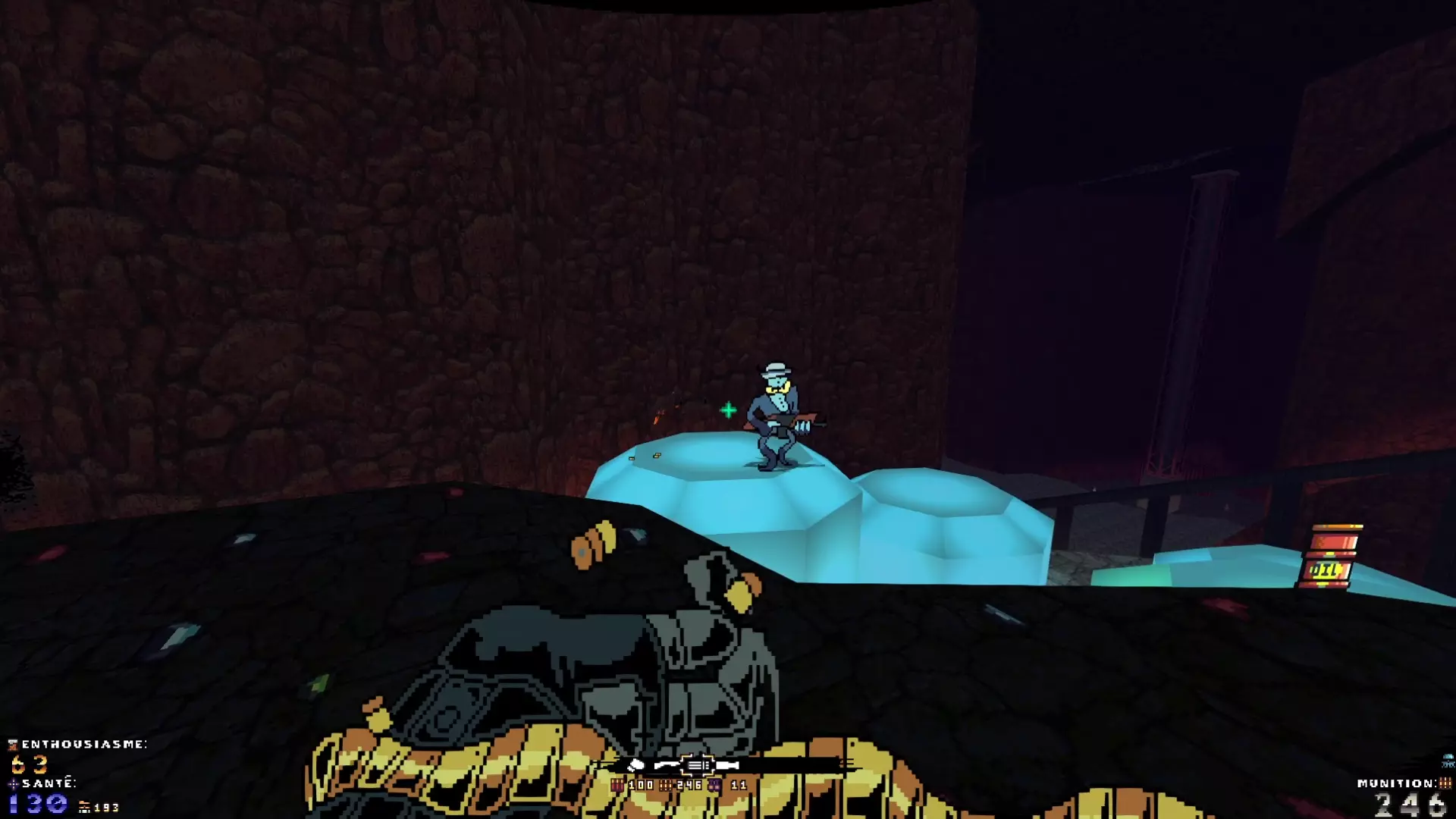Image resolution: width=1456 pixels, height=819 pixels.
Task: Click the armor icon next to 193
Action: tap(85, 808)
